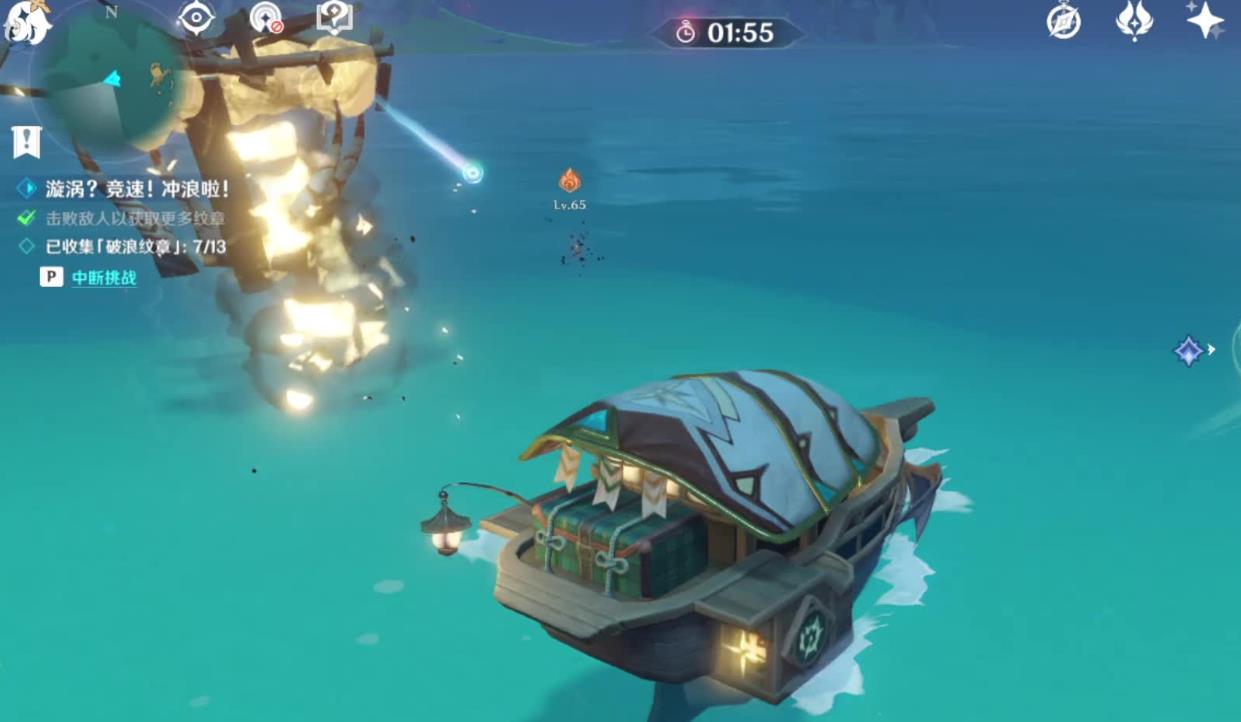Select the 漩涡？竞速！冲浪啦！ challenge tracker
Viewport: 1241px width, 722px height.
136,188
